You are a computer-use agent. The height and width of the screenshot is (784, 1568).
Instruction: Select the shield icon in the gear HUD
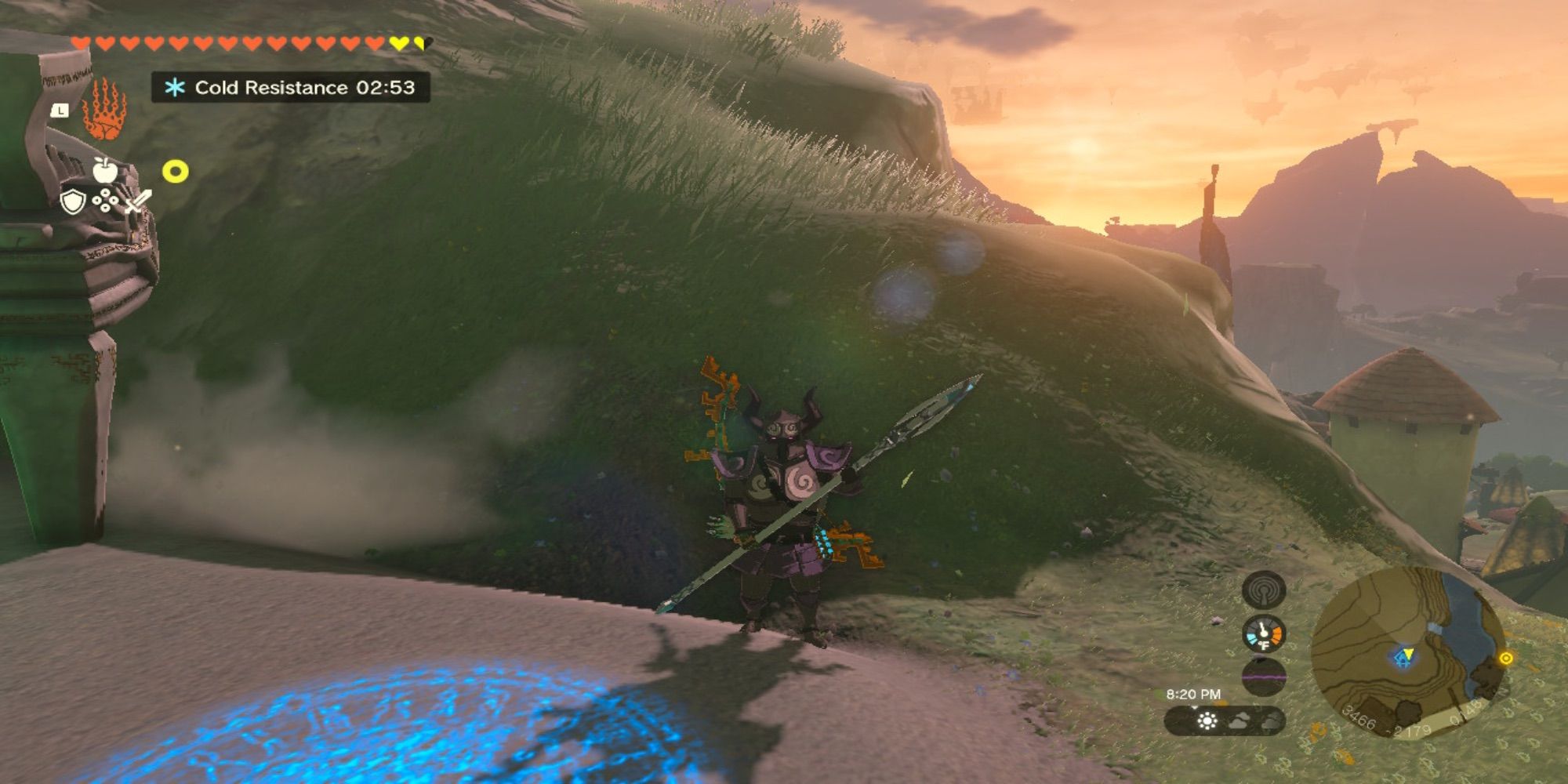72,201
